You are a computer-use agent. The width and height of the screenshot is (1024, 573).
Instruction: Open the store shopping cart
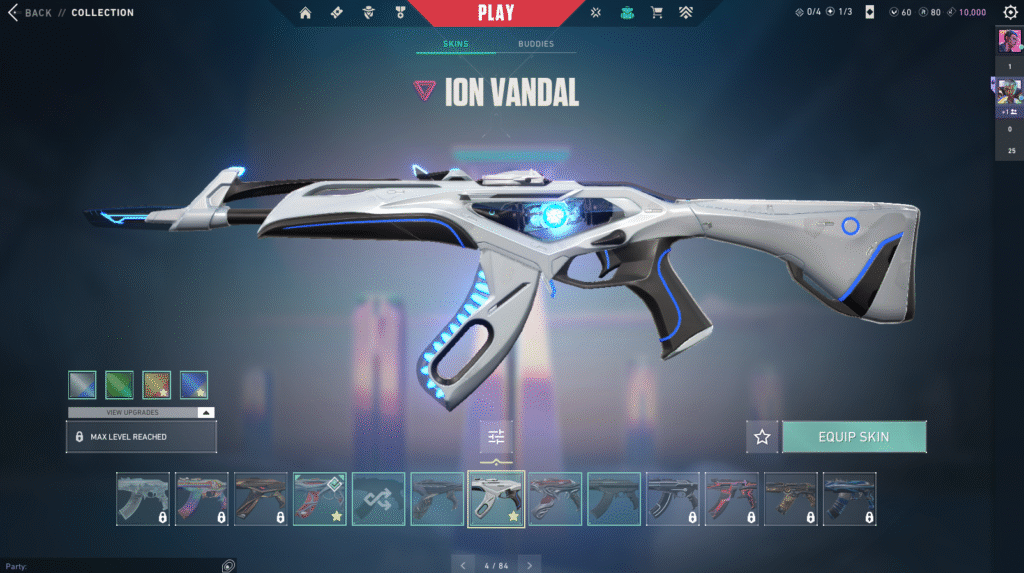(x=657, y=13)
